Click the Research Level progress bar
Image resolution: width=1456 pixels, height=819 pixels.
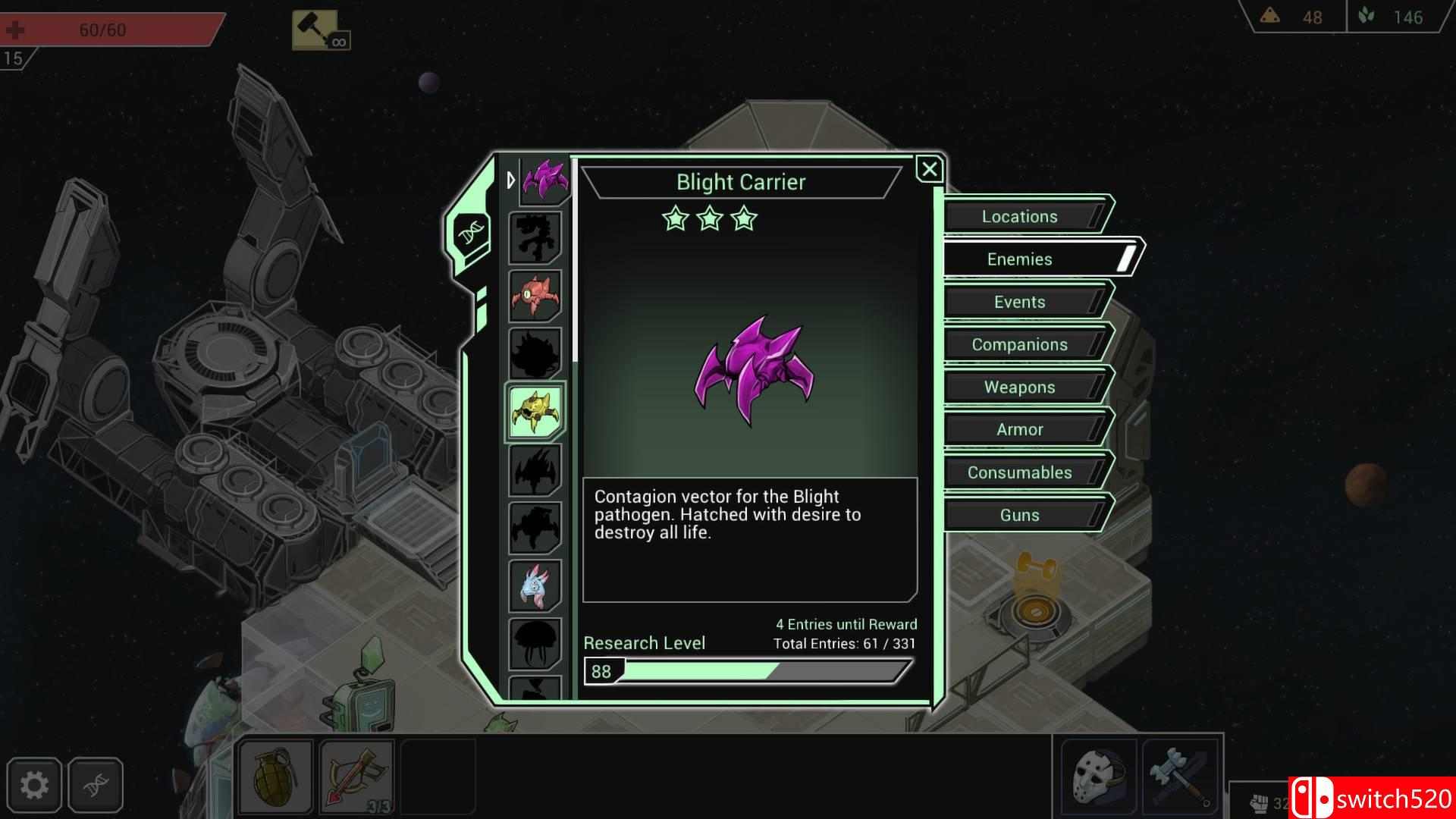[x=747, y=670]
